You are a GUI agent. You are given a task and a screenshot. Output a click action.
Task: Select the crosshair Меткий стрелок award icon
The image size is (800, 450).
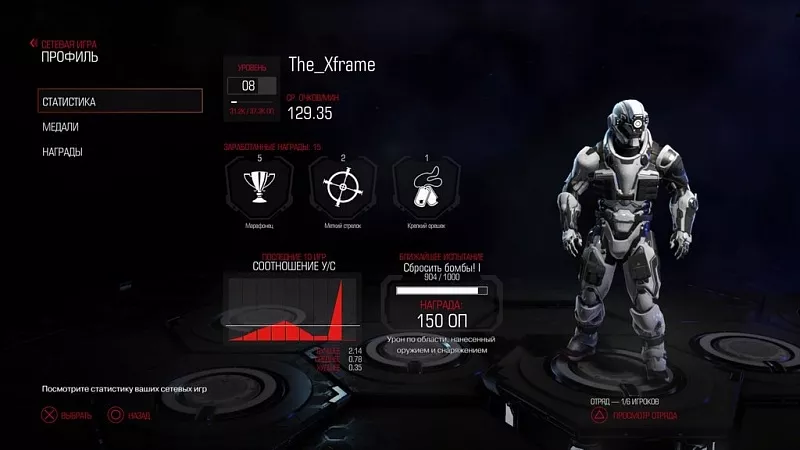tap(343, 186)
